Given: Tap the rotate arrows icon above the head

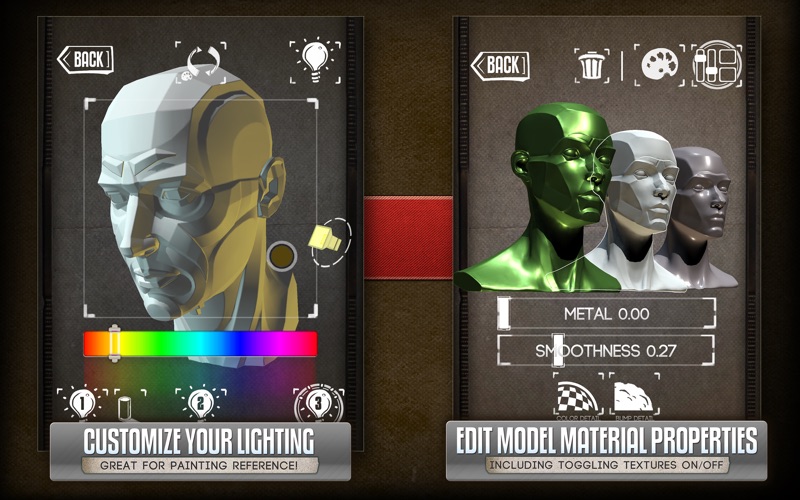Looking at the screenshot, I should [200, 62].
